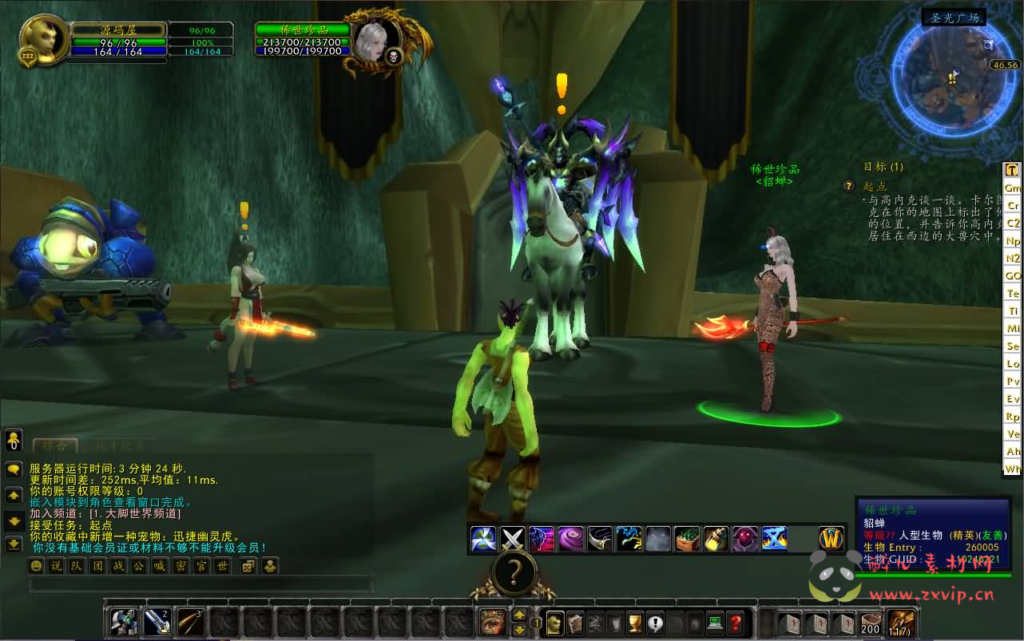Click the player portrait frame

pos(44,40)
